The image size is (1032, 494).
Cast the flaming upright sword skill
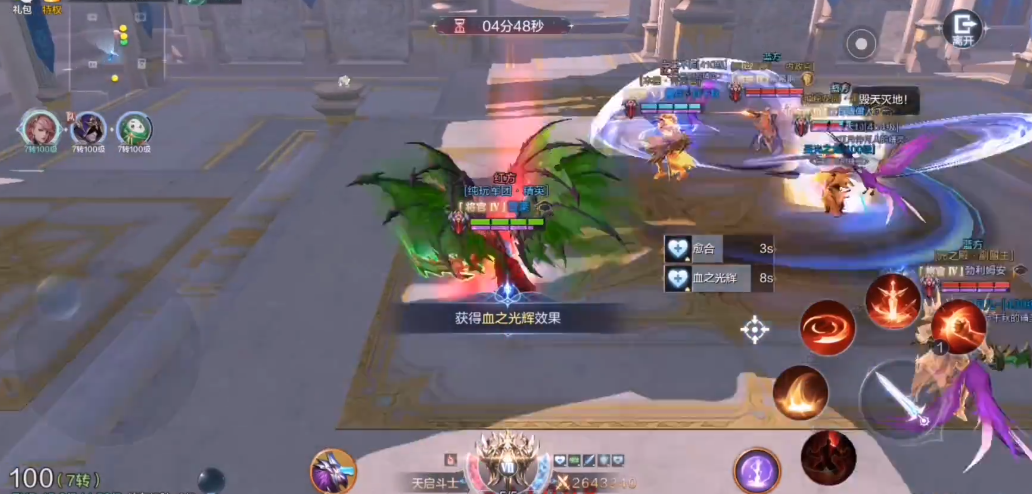click(892, 301)
